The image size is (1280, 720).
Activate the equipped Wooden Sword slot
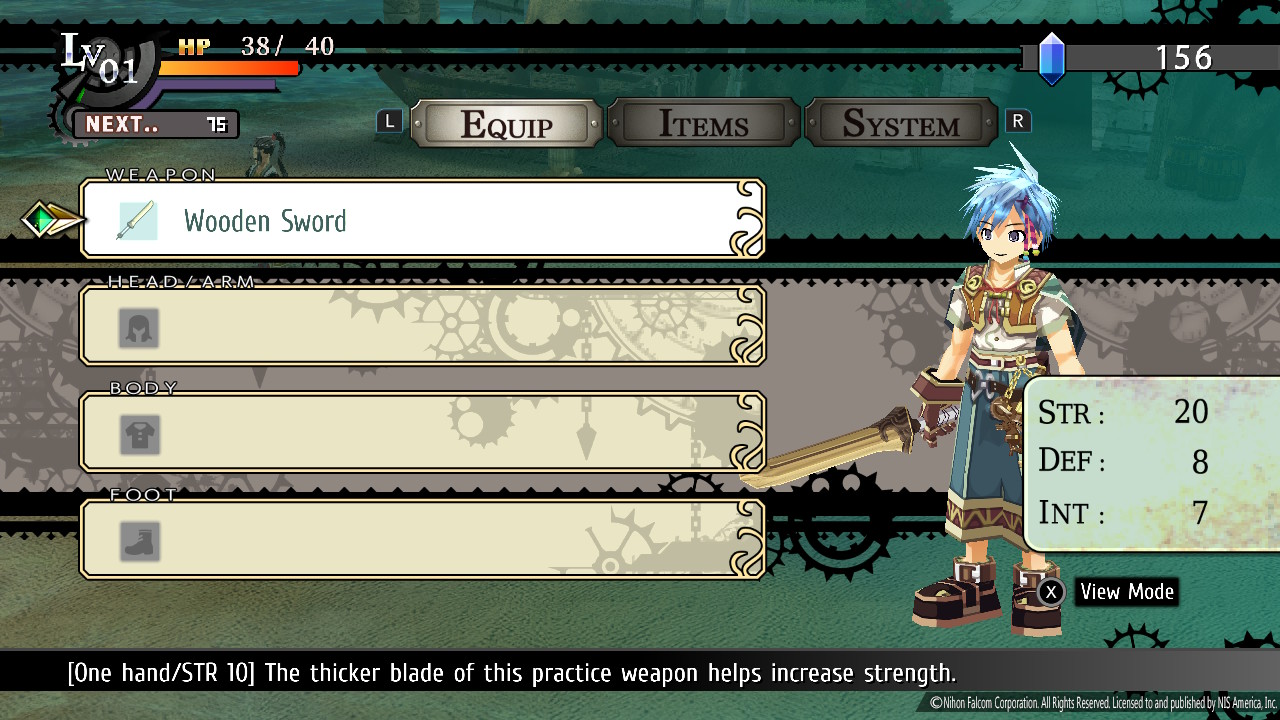[420, 219]
